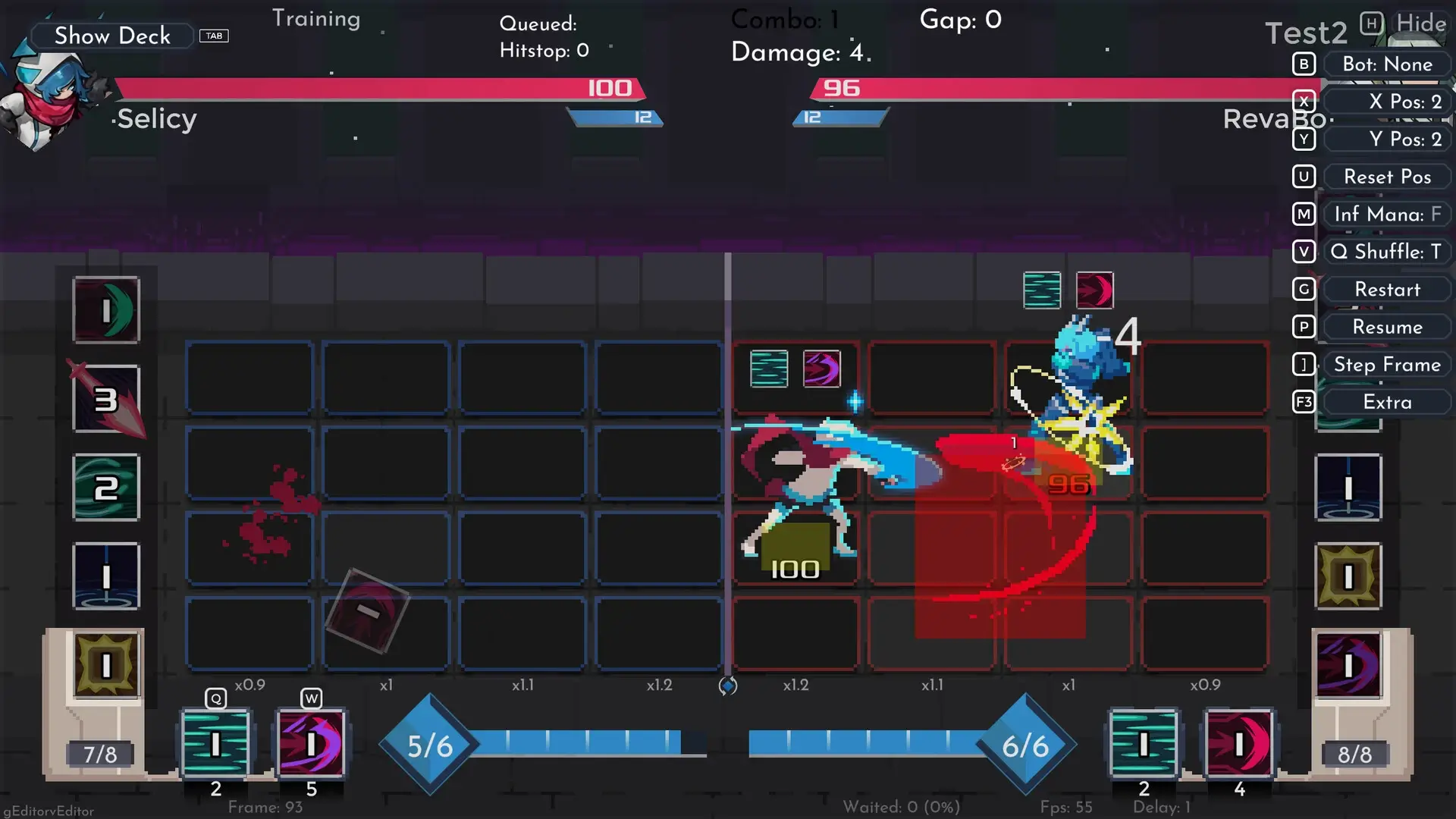Toggle Inf Mana setting
This screenshot has width=1456, height=819.
1386,215
